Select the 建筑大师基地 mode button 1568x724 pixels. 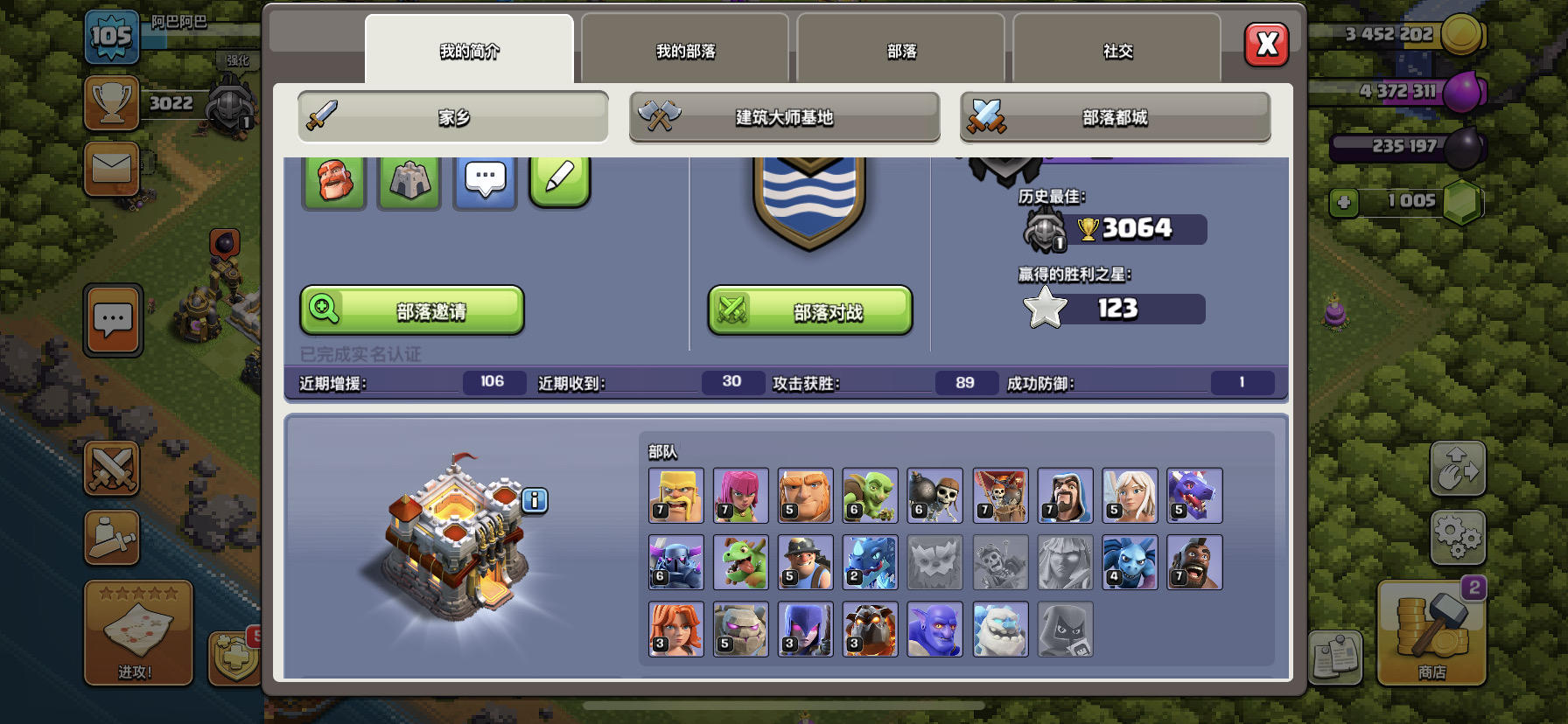pos(783,116)
